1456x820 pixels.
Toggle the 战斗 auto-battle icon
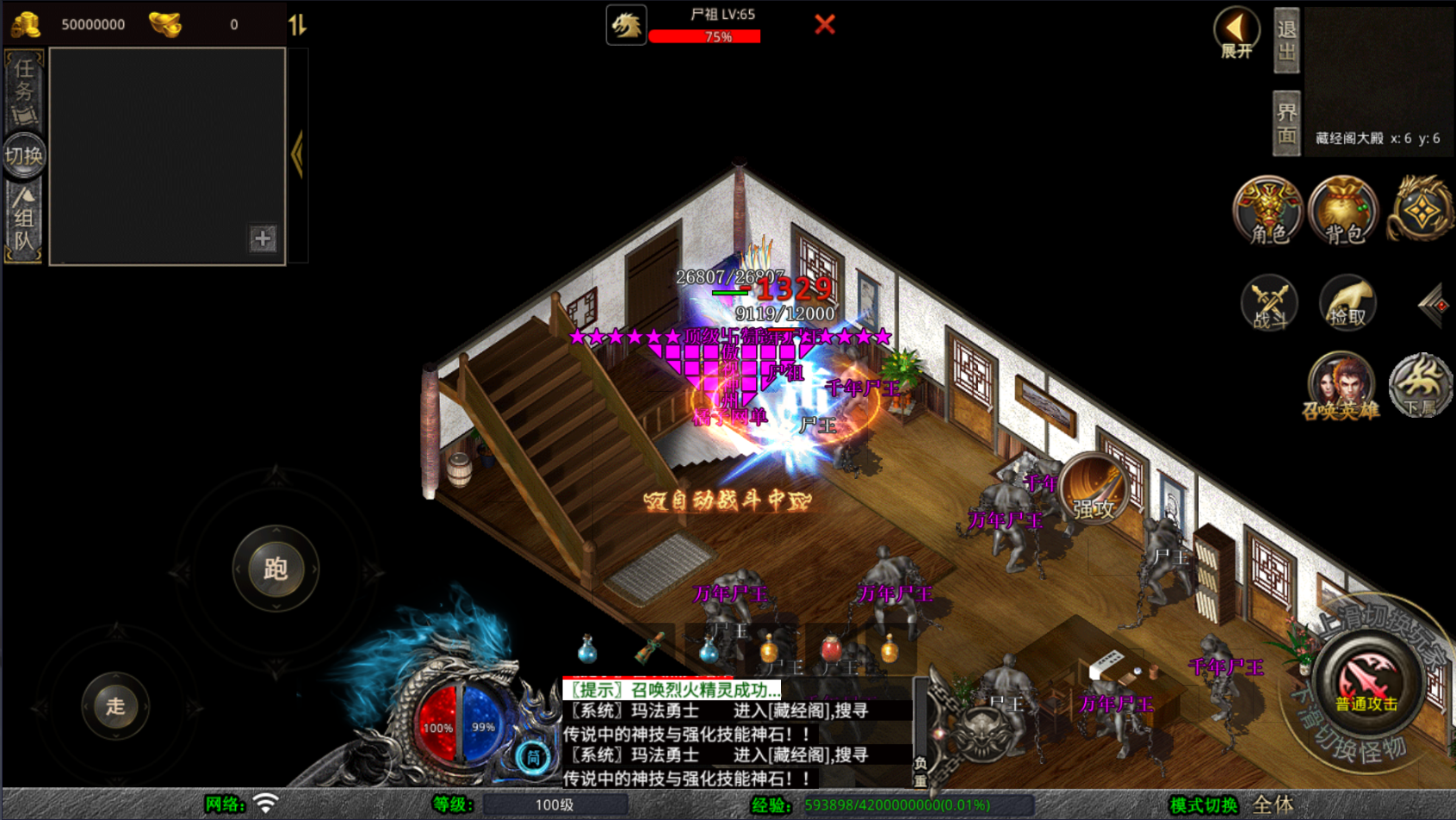pos(1269,302)
